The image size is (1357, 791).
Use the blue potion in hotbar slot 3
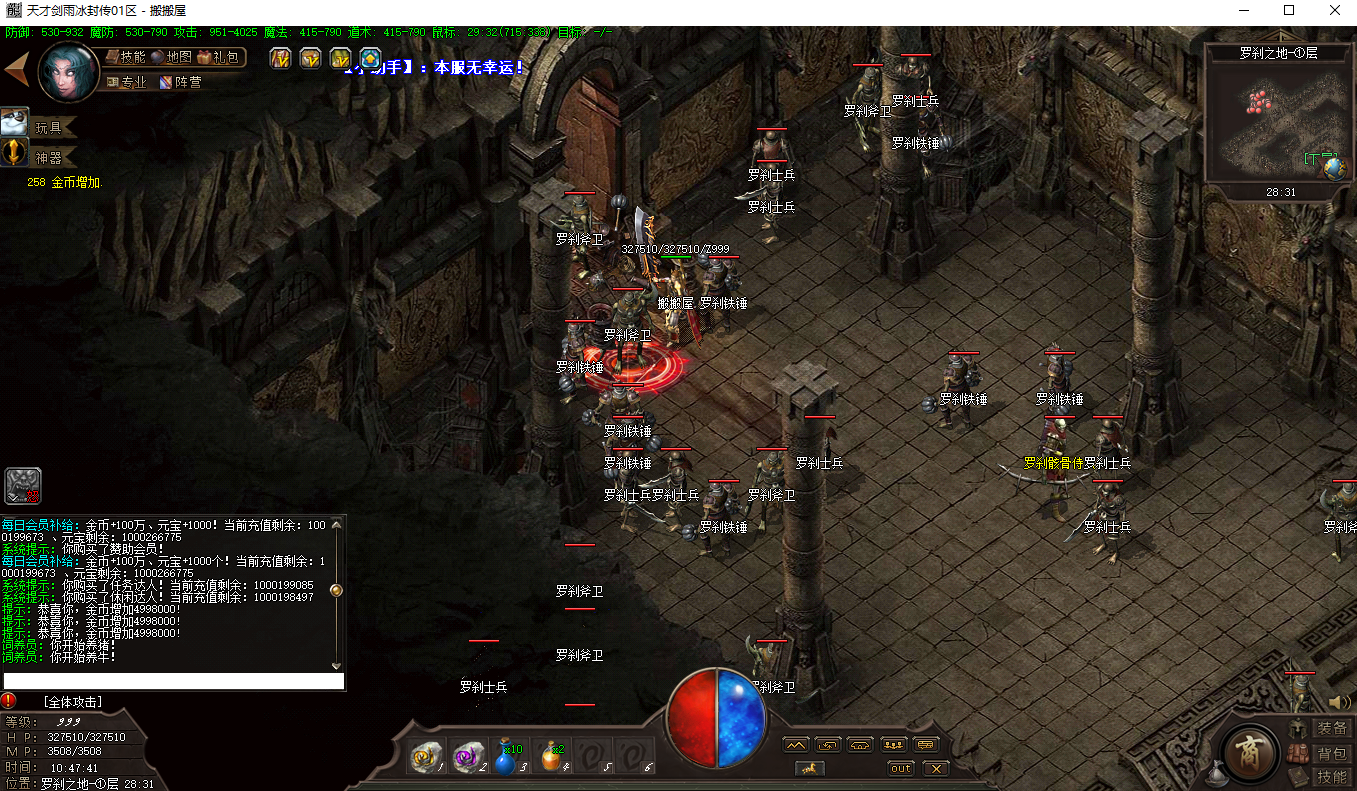(x=507, y=759)
